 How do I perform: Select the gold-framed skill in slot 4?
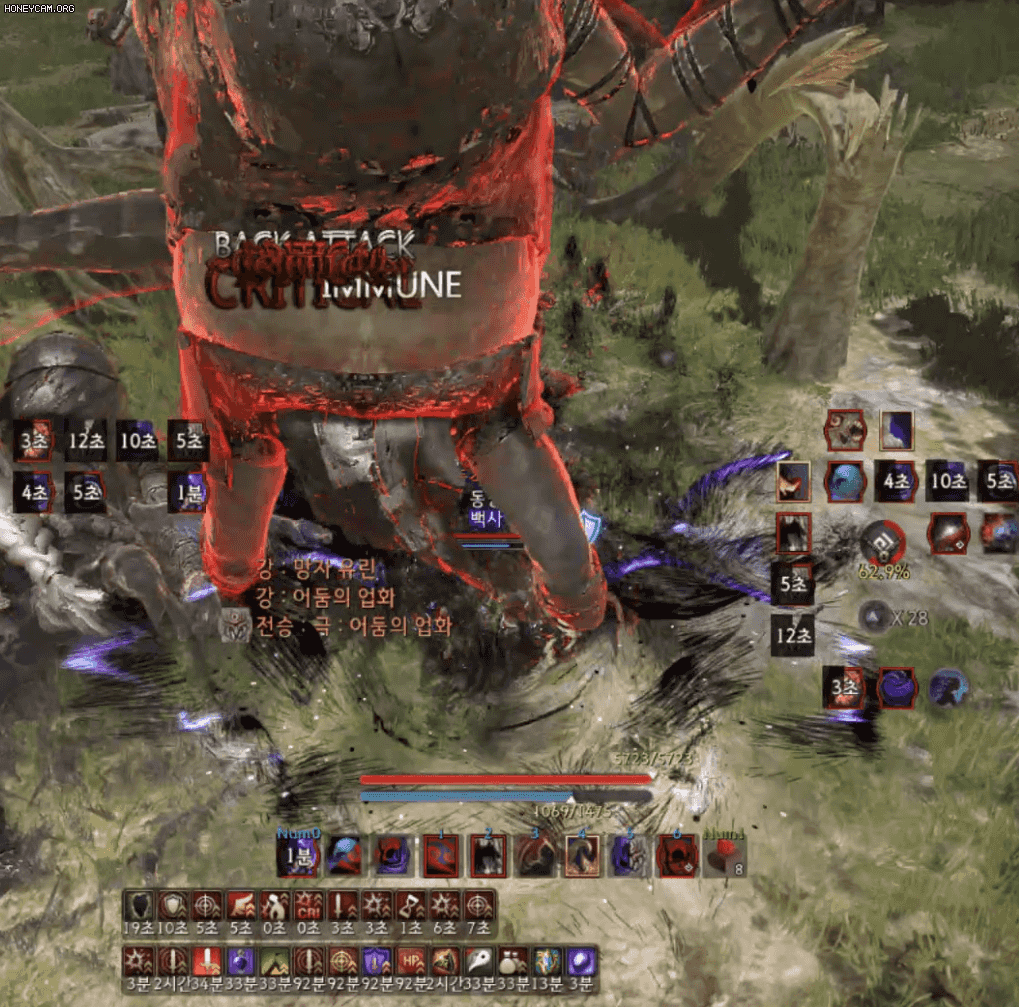pyautogui.click(x=582, y=857)
